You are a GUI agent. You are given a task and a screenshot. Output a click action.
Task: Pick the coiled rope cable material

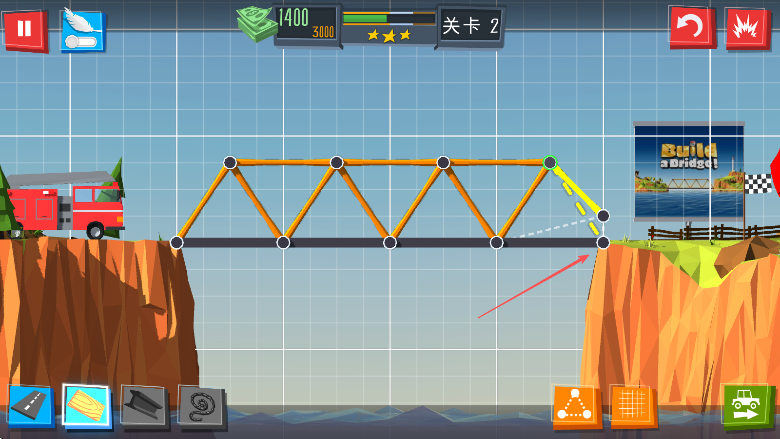[200, 405]
